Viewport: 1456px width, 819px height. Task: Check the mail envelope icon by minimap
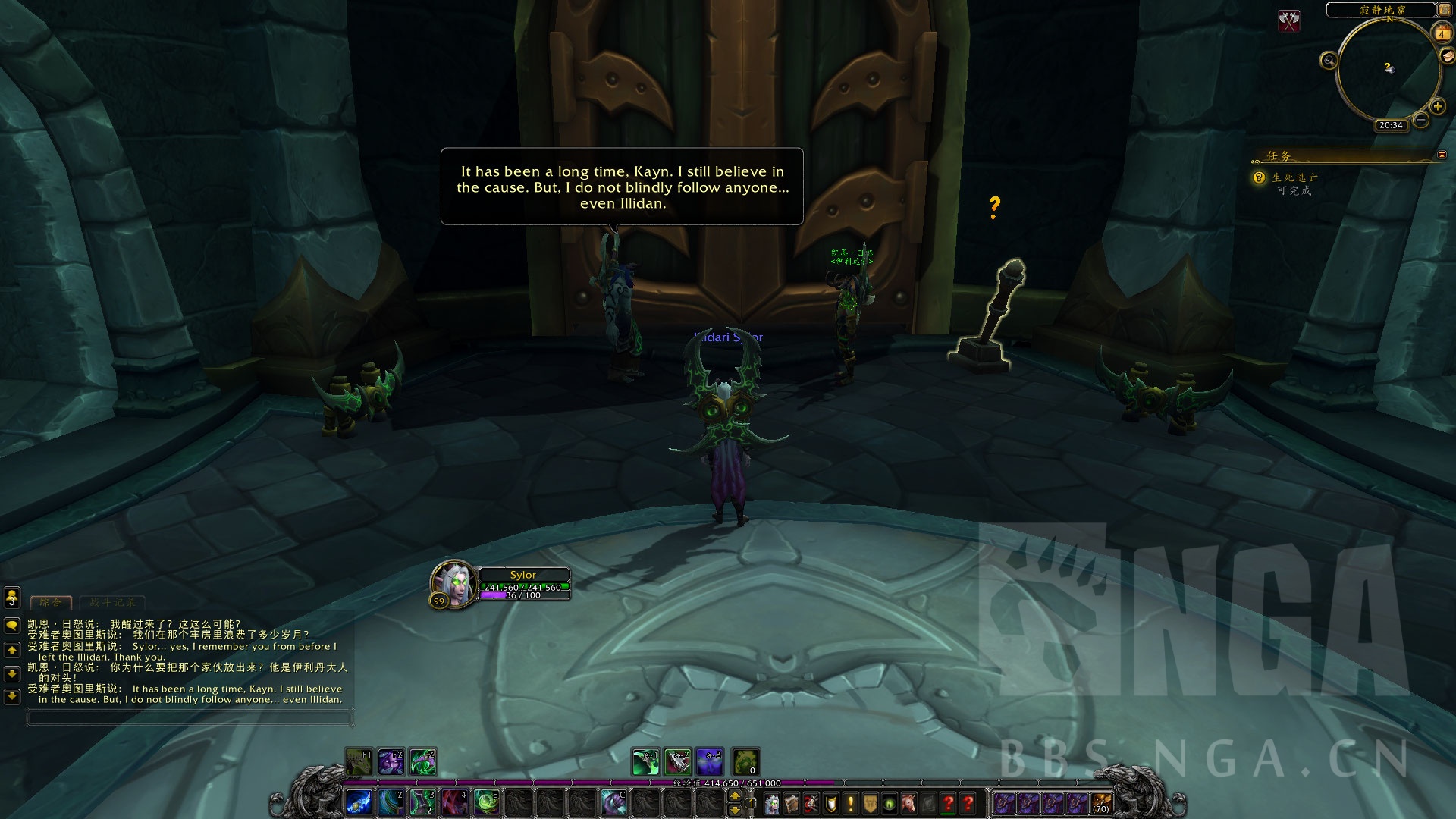coord(1447,56)
